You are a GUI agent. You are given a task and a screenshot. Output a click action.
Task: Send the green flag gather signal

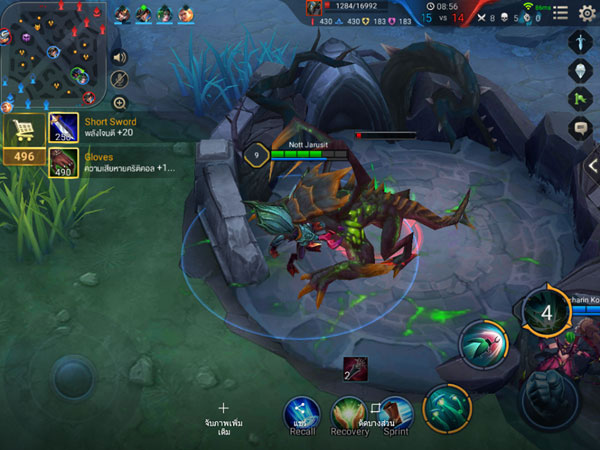(581, 98)
